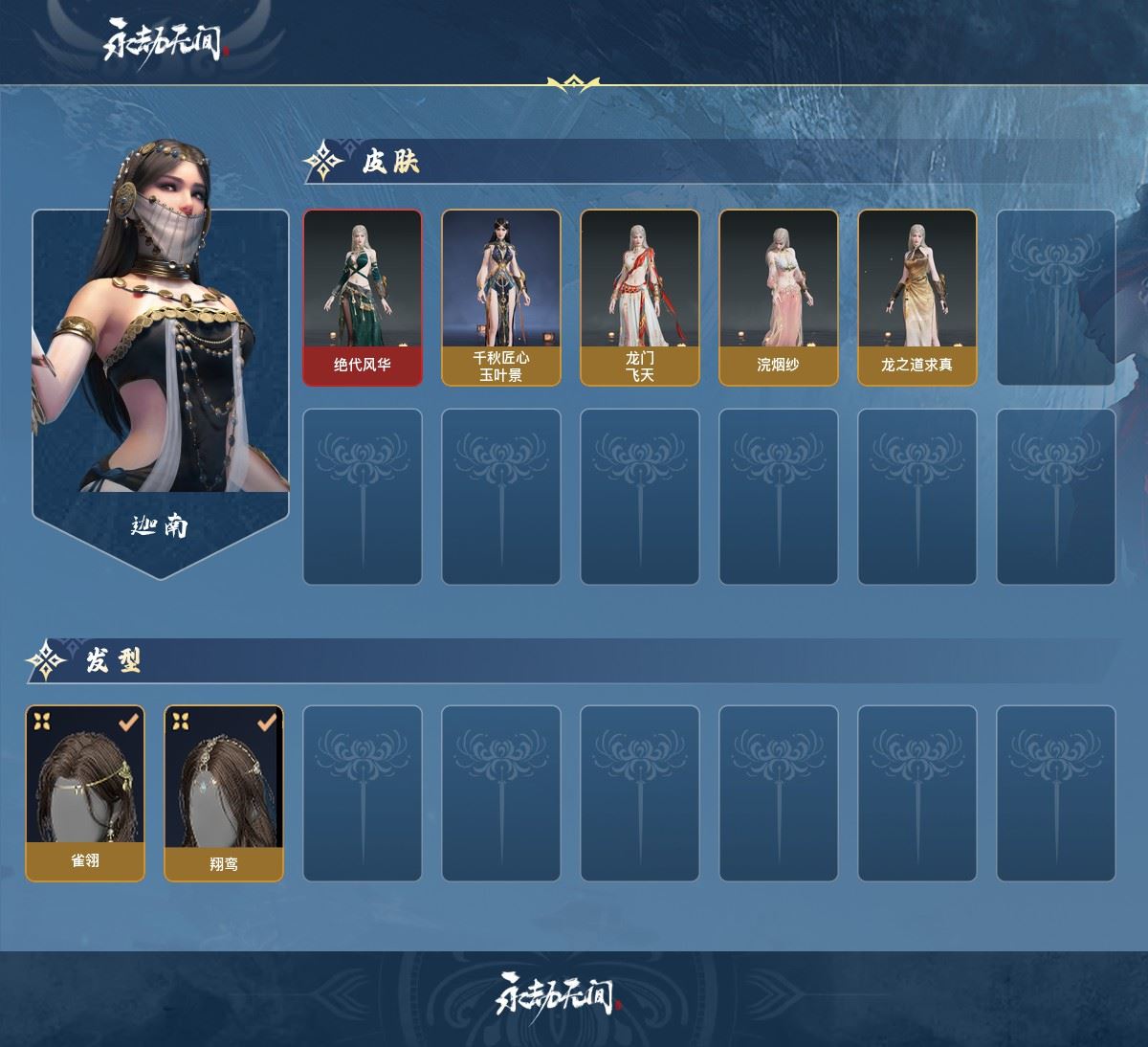This screenshot has width=1148, height=1047.
Task: Choose the 翔鸾 hairstyle card
Action: click(x=224, y=793)
